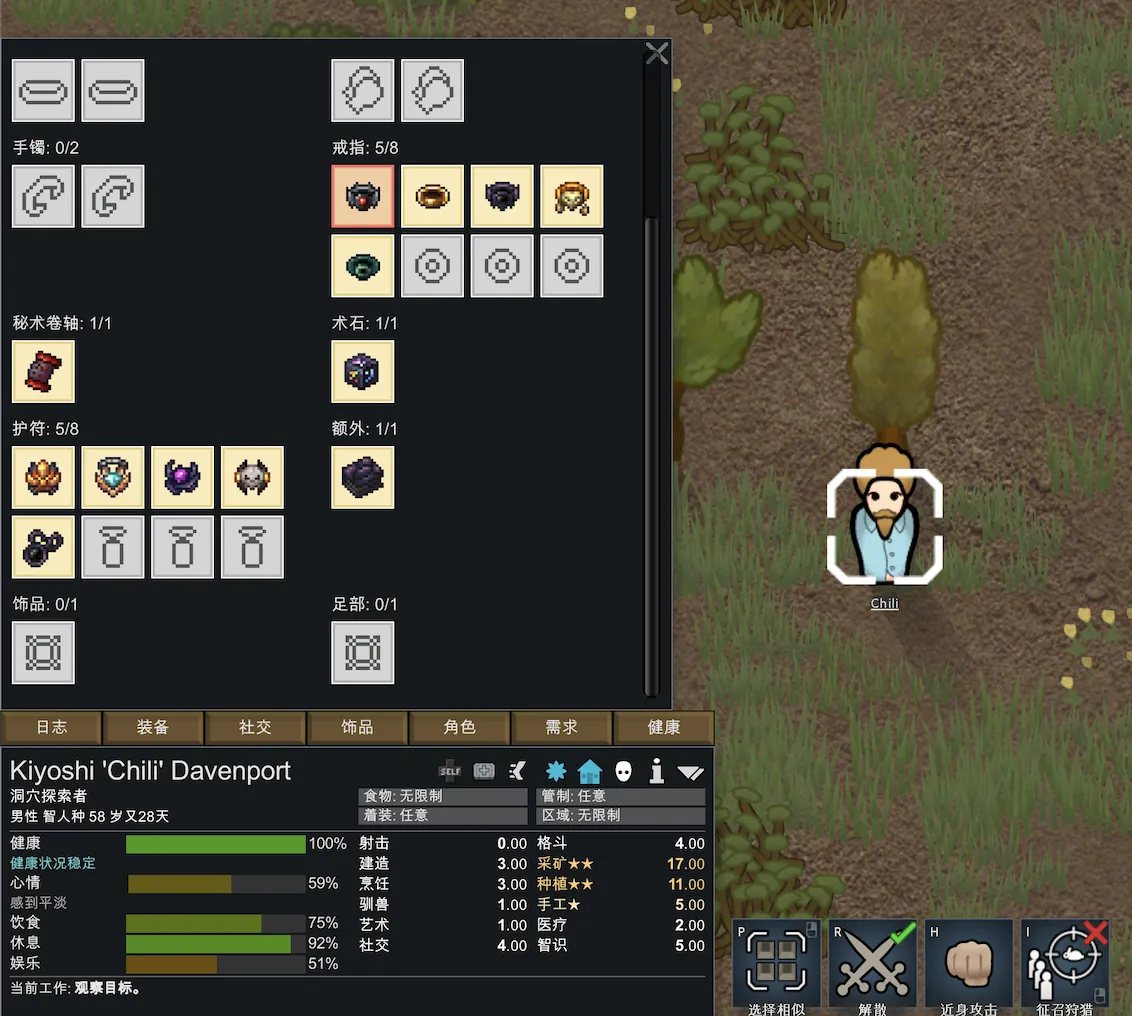Select the purple orb amulet

(x=182, y=477)
